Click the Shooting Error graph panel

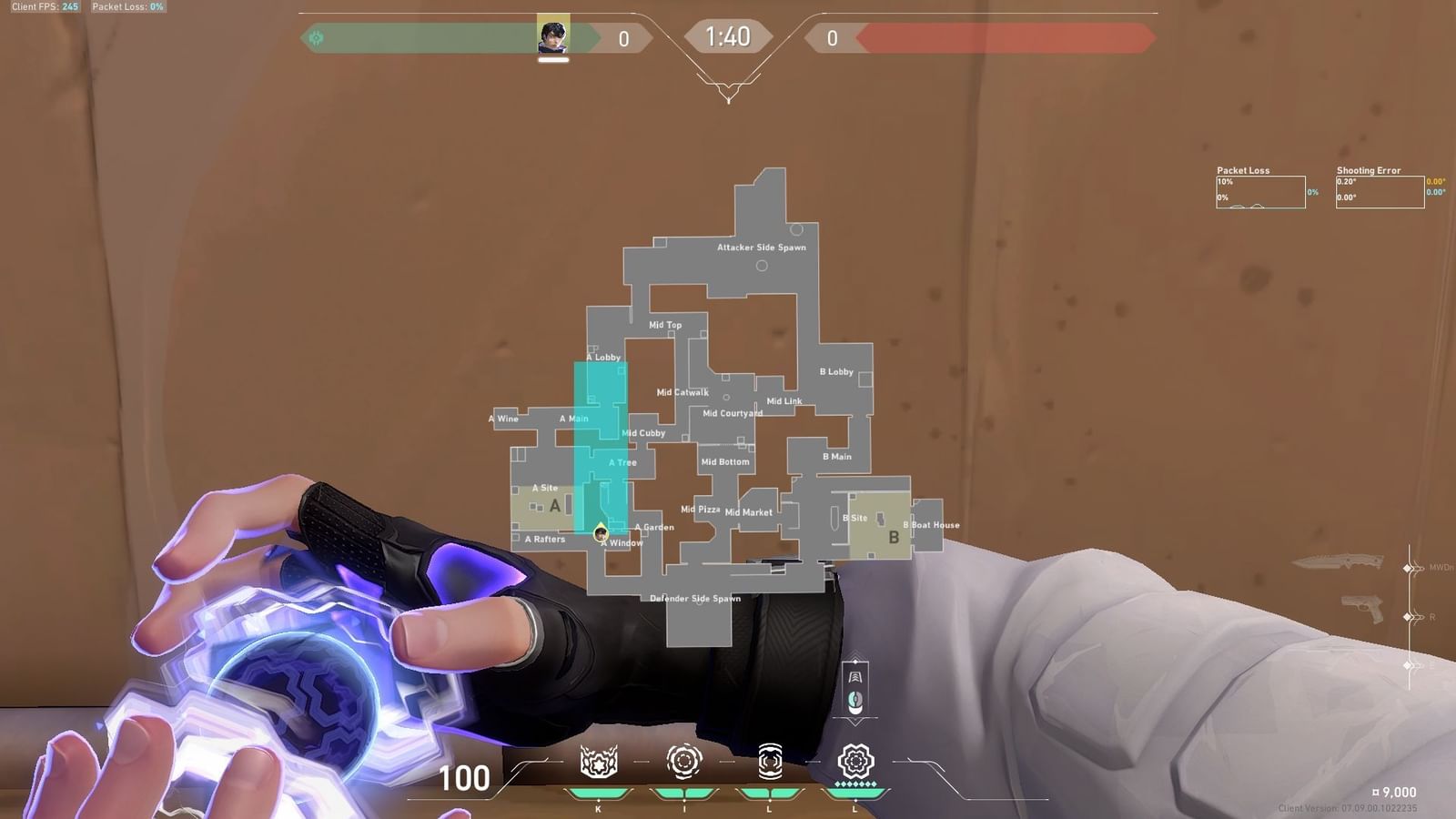click(x=1379, y=191)
